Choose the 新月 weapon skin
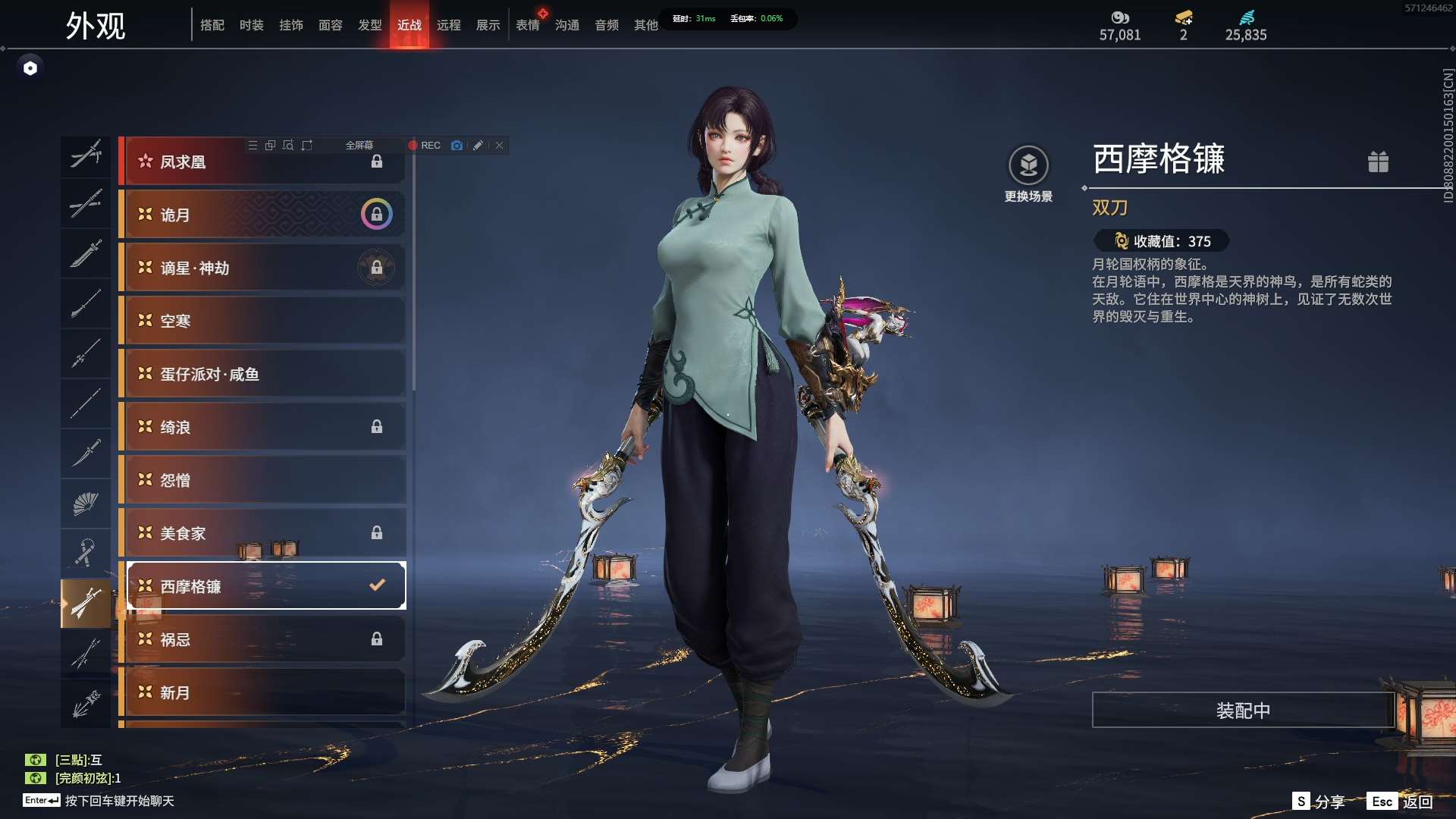1456x819 pixels. (x=262, y=692)
